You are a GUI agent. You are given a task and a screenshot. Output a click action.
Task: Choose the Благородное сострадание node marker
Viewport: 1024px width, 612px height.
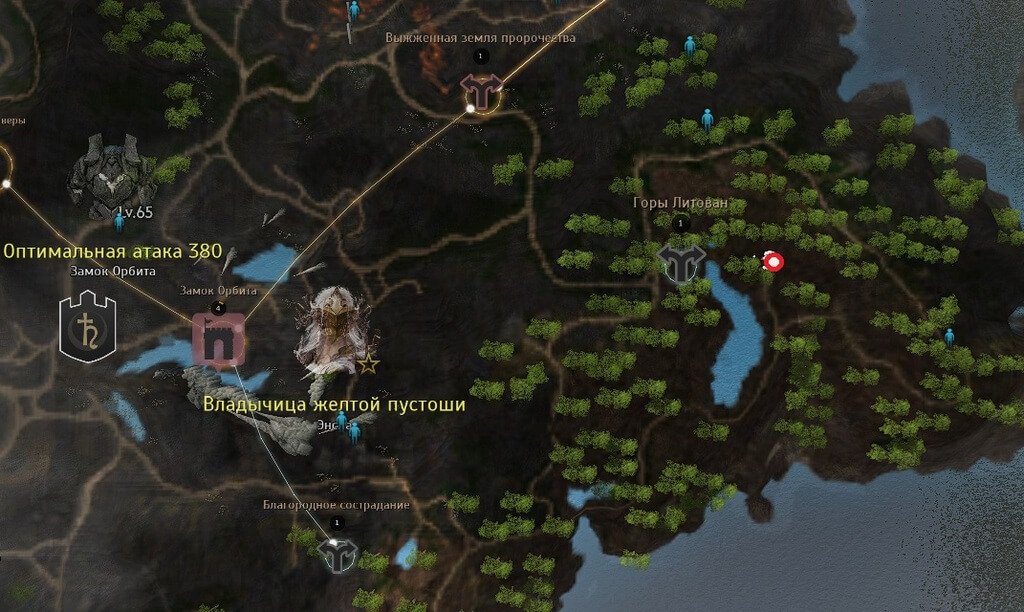pos(338,553)
